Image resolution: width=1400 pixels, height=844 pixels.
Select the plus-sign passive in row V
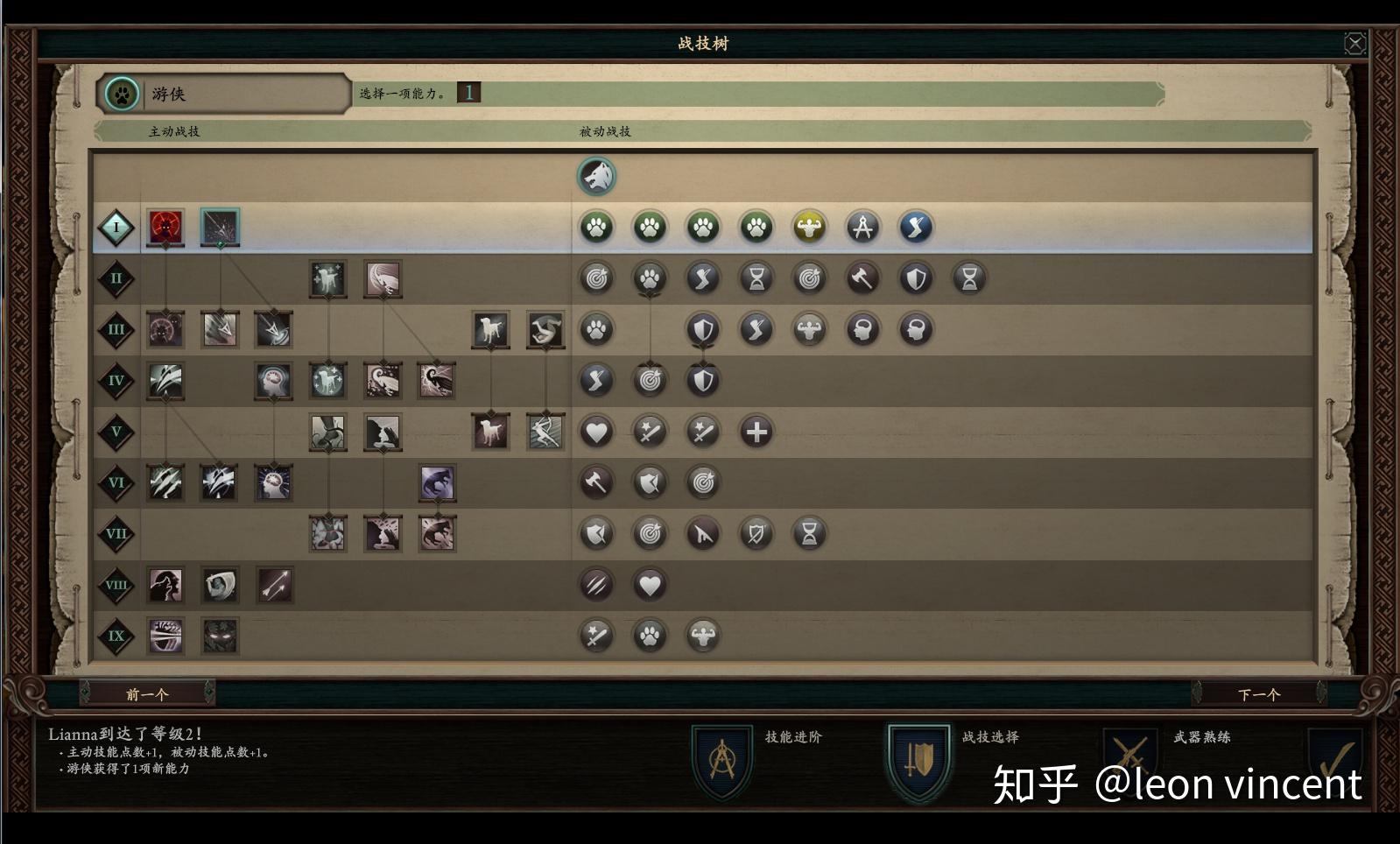click(x=756, y=431)
